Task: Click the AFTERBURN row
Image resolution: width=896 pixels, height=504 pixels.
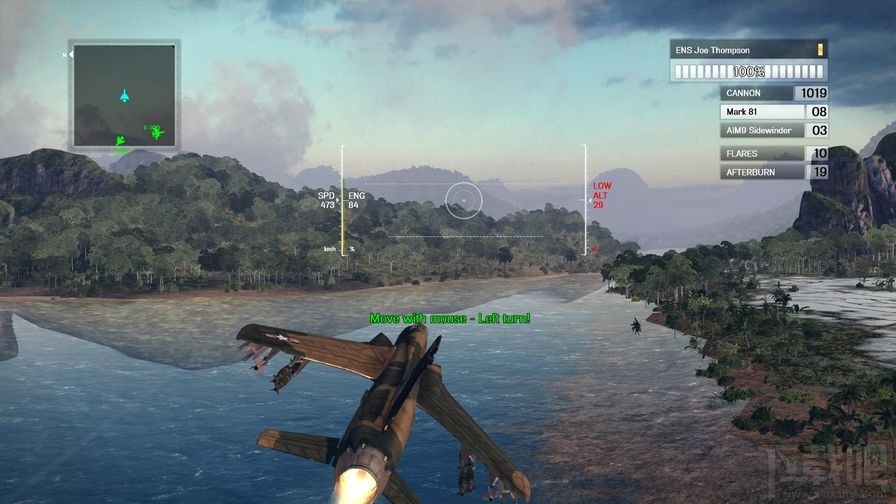Action: [773, 172]
